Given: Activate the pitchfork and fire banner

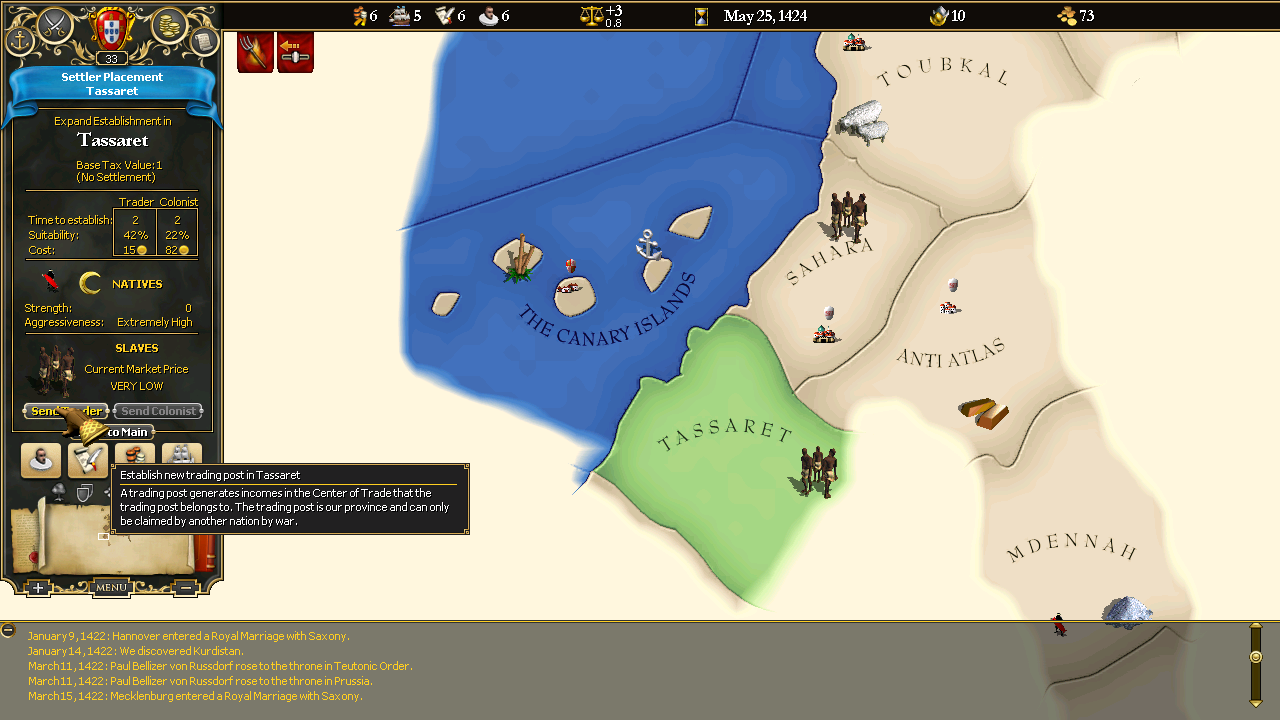Looking at the screenshot, I should point(255,51).
